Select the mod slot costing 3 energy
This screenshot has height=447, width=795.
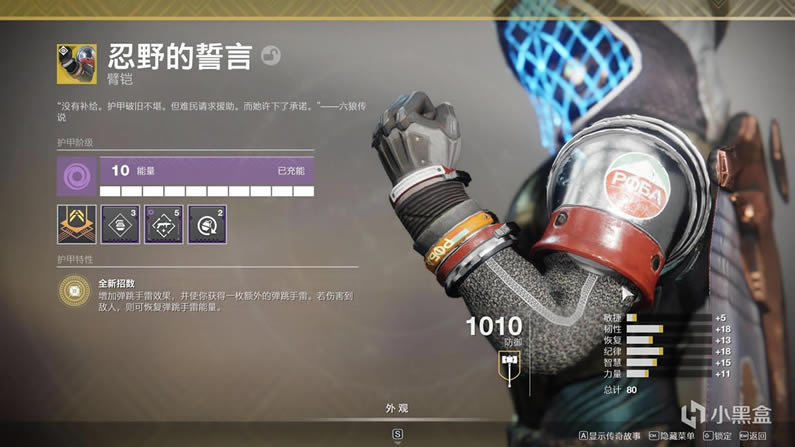coord(120,225)
